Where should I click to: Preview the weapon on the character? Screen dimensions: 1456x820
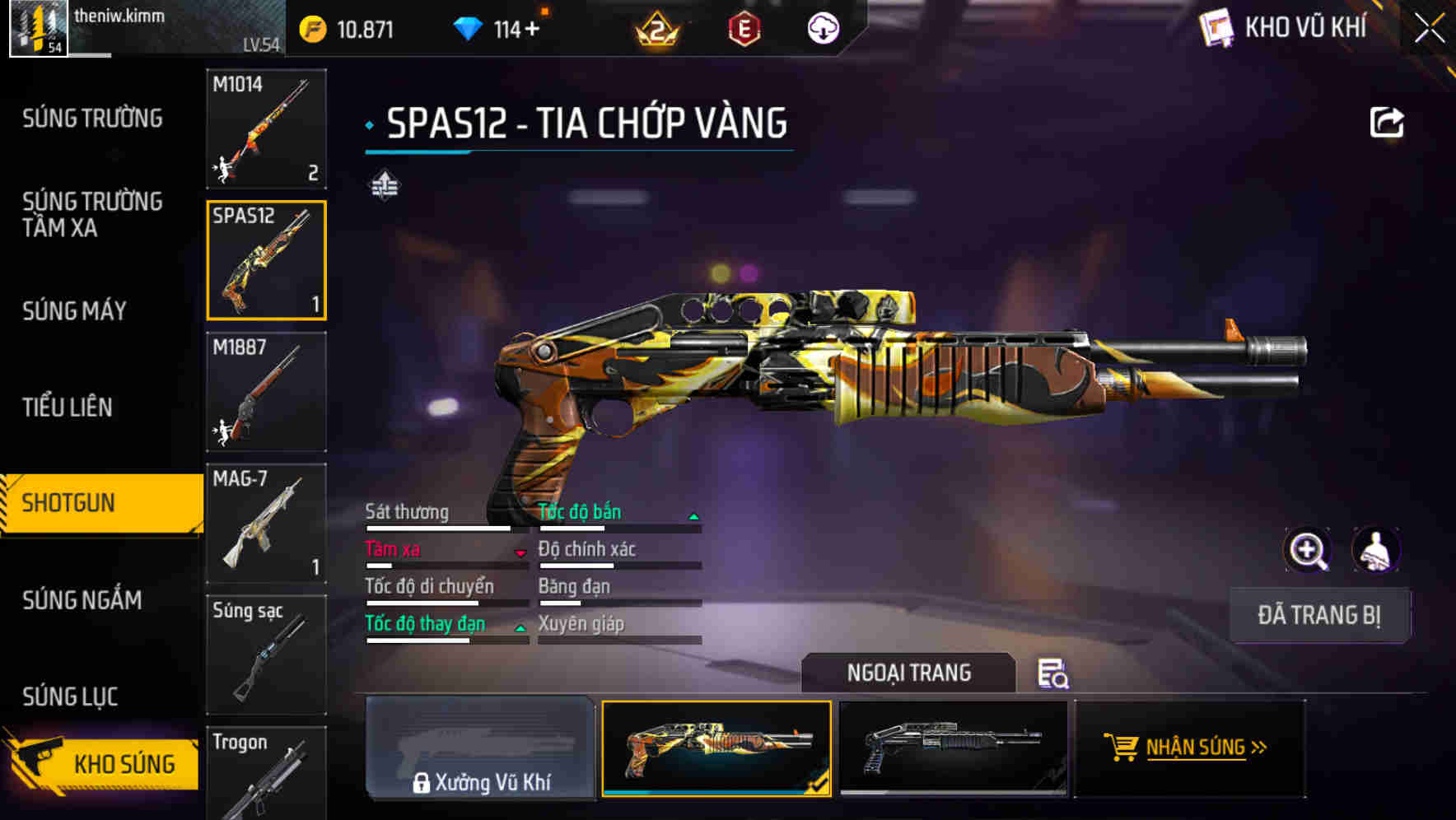pyautogui.click(x=1375, y=550)
